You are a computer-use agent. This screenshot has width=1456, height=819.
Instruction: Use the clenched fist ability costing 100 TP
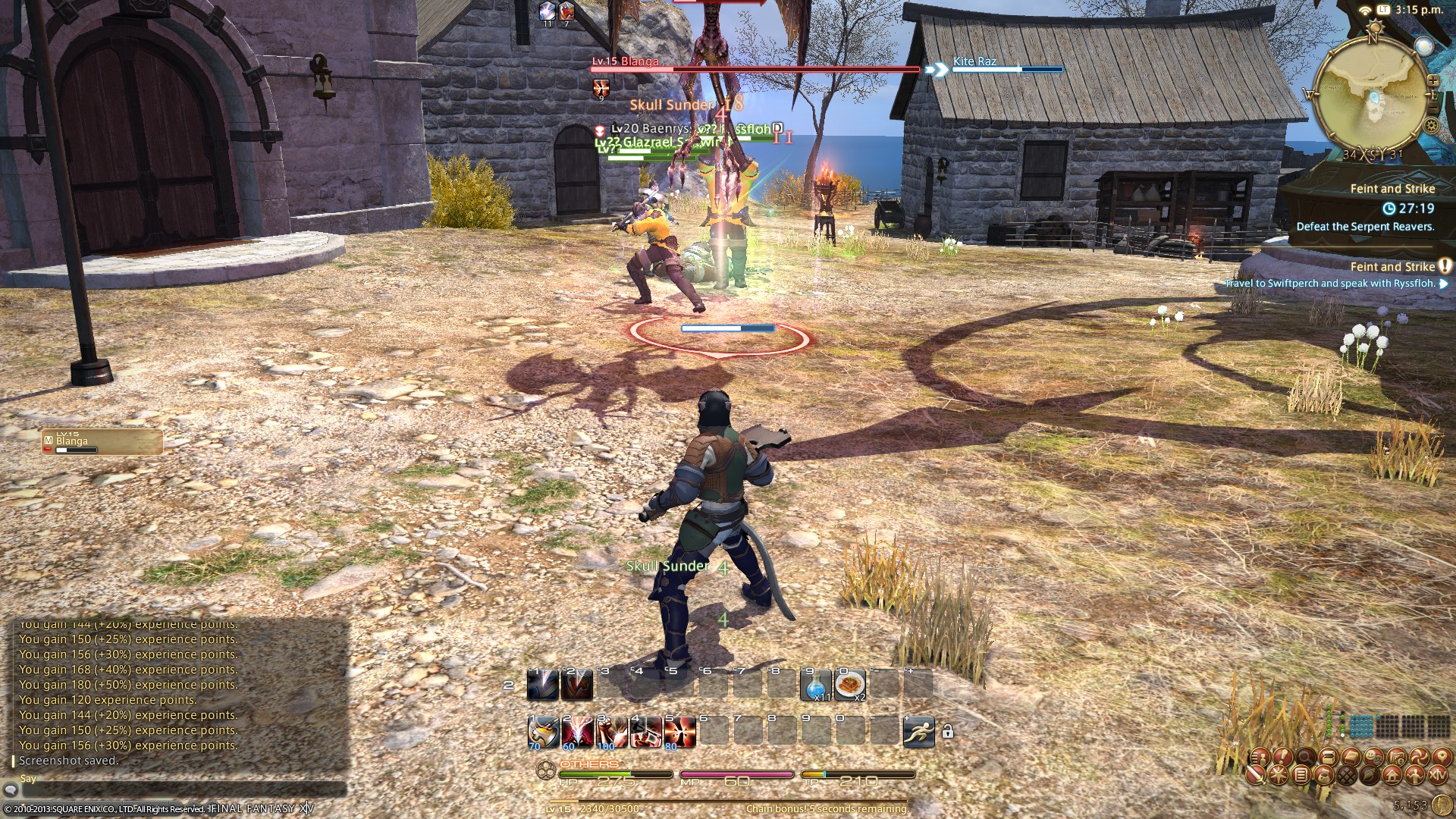pos(610,732)
